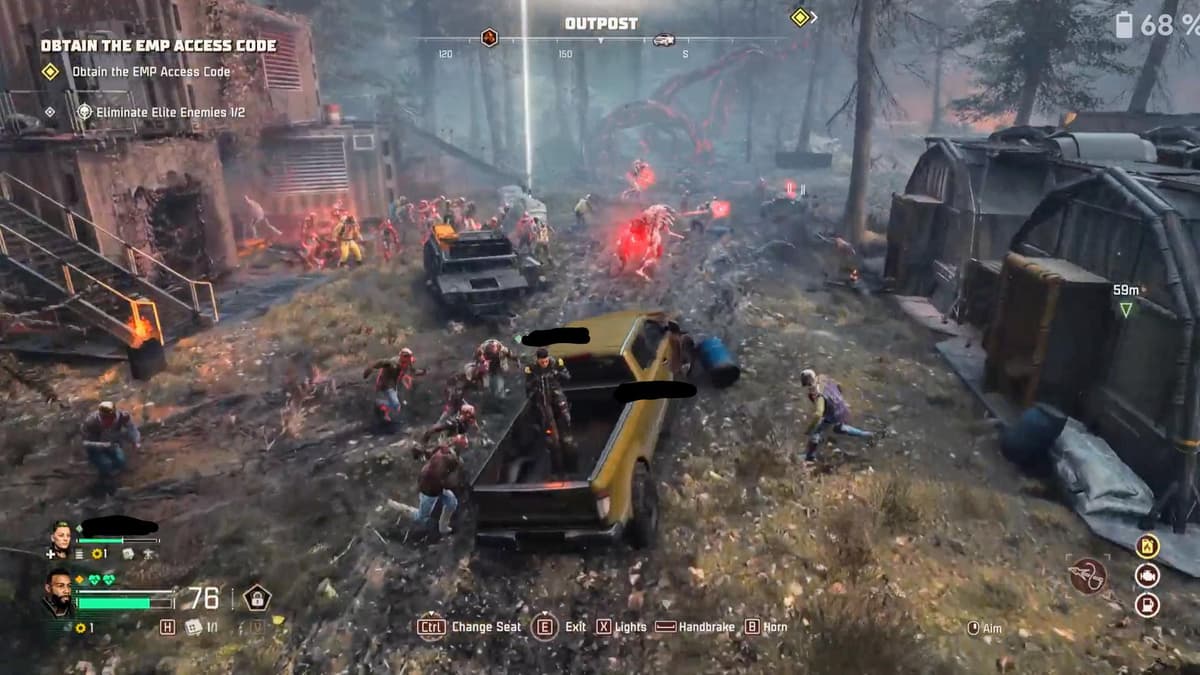Screen dimensions: 1200x675
Task: Click the round tow hook winch icon
Action: coord(1087,576)
